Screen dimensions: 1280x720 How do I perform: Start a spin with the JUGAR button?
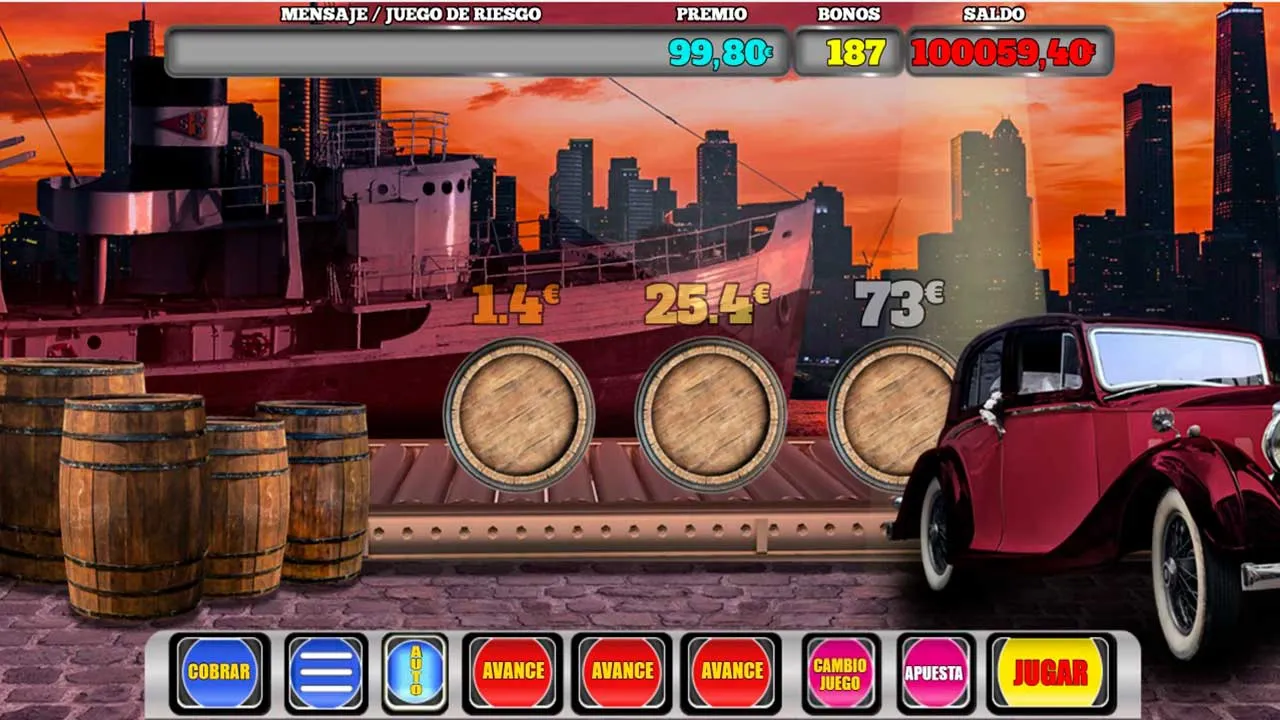(x=1050, y=672)
